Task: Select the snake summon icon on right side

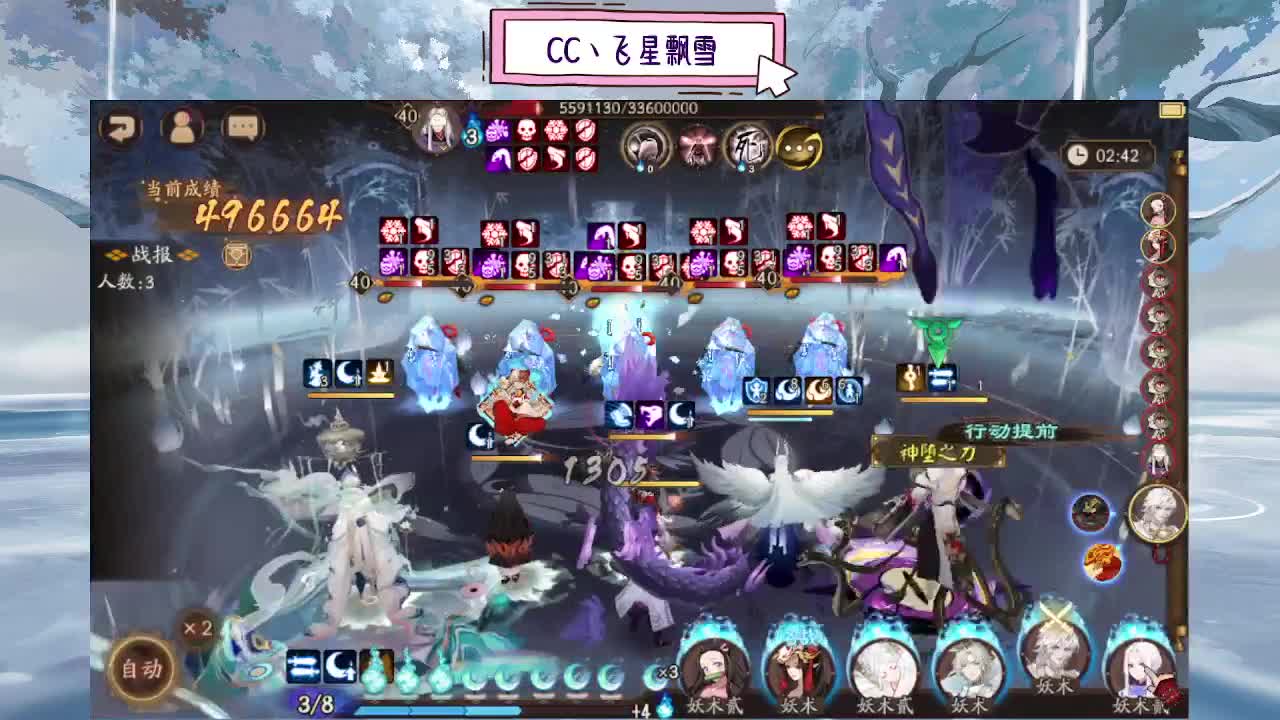Action: [x=1088, y=514]
